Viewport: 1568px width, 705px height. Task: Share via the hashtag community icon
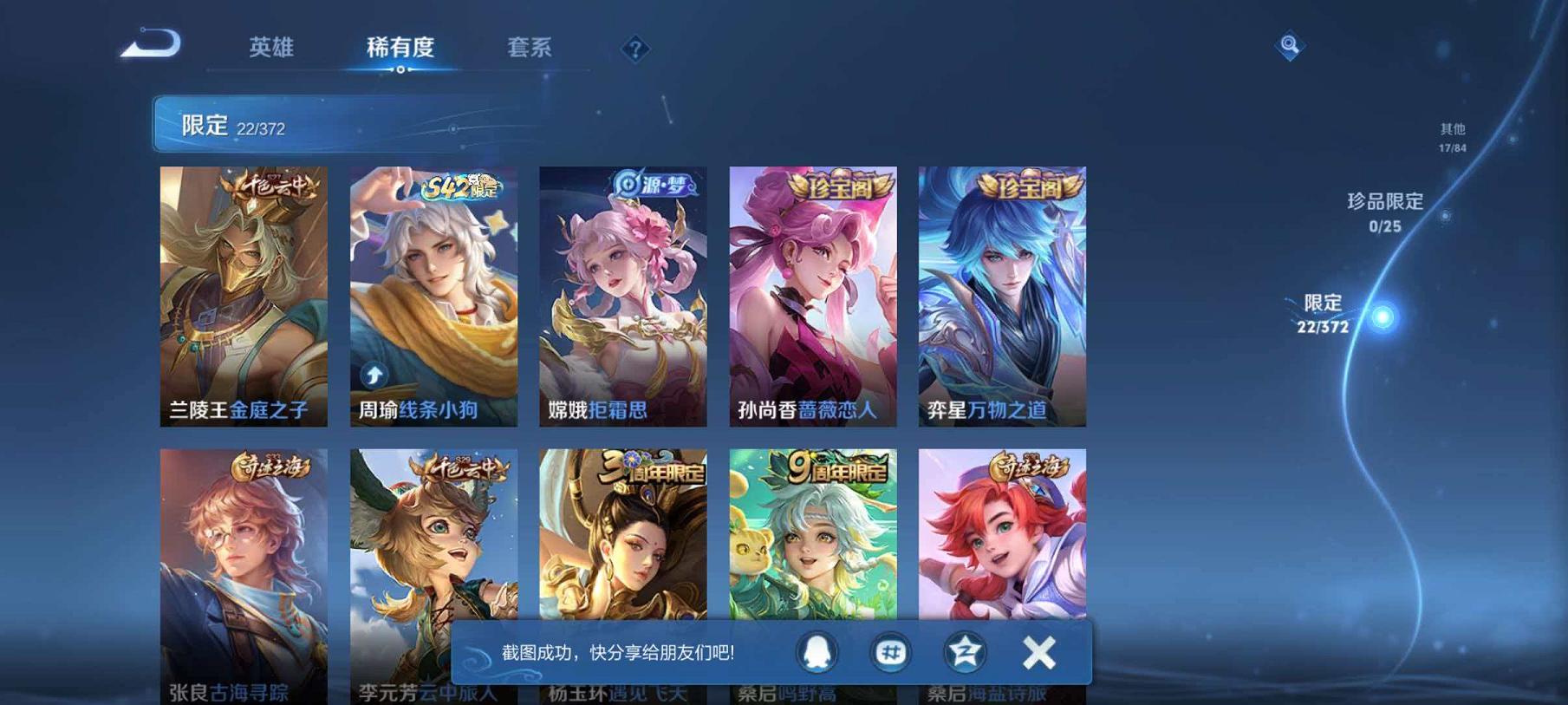[x=890, y=653]
